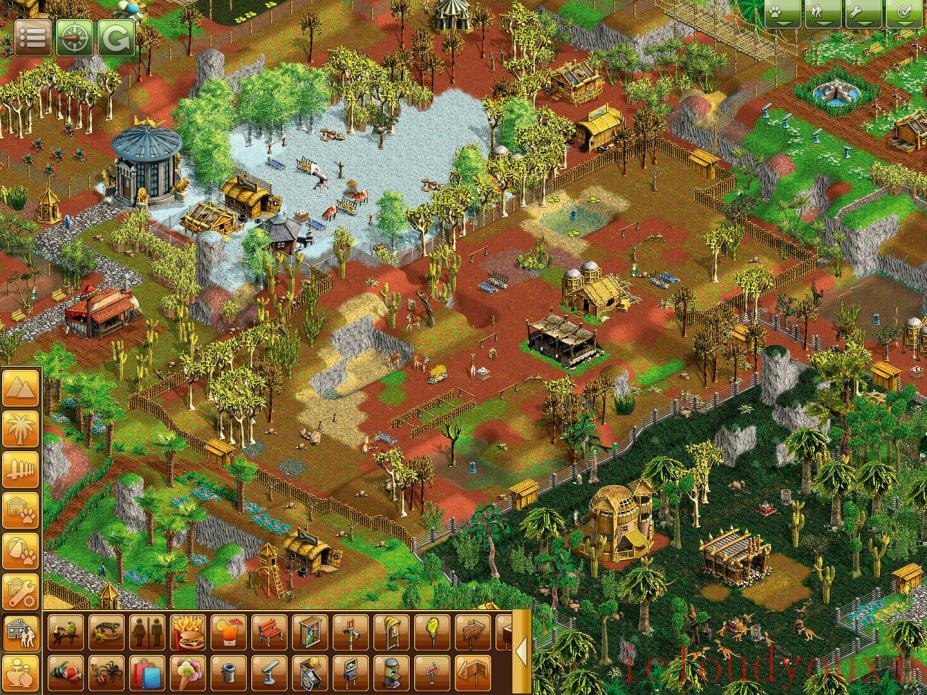Select the mountain terrain tool

[x=20, y=388]
